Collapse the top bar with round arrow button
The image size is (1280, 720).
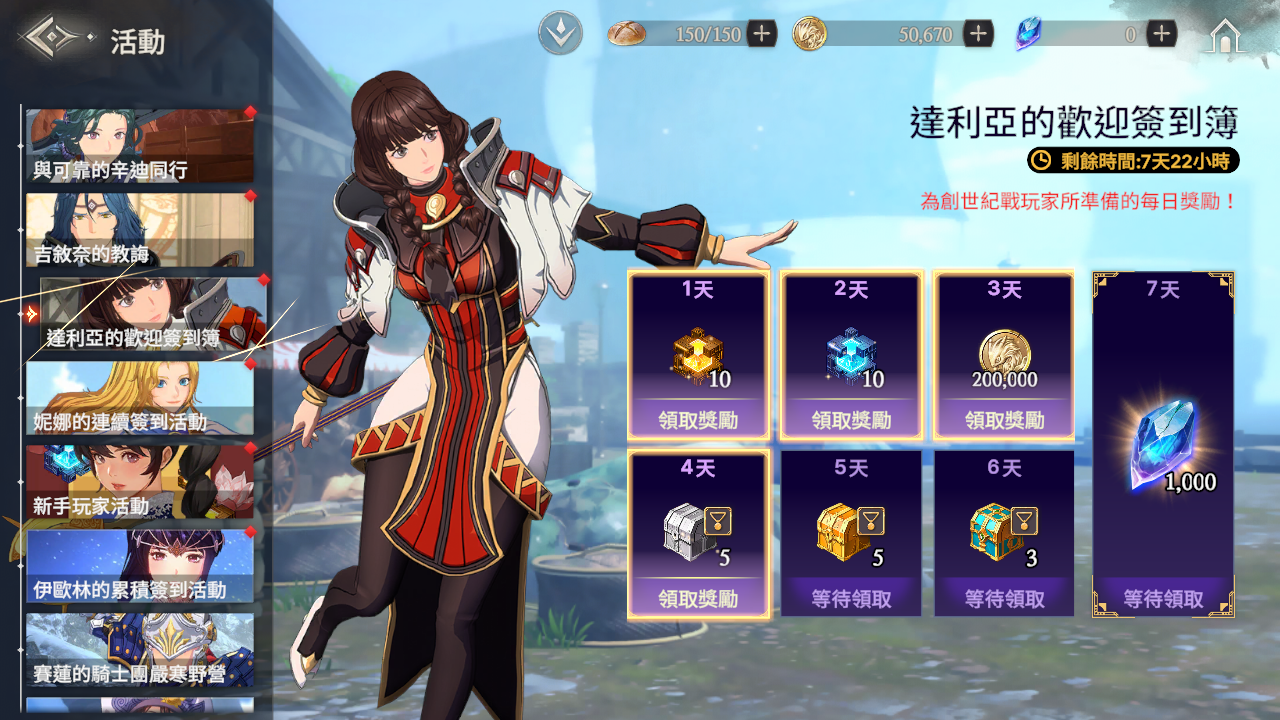(x=560, y=34)
